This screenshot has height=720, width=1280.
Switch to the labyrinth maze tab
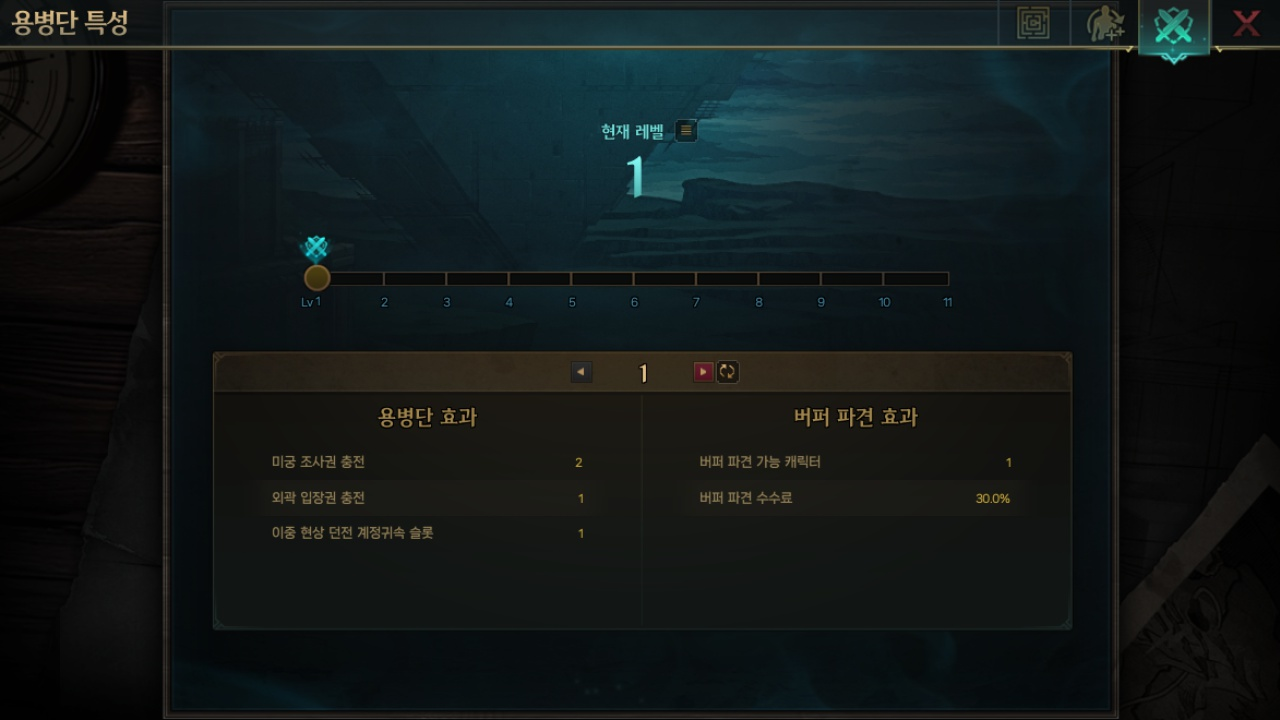click(1033, 23)
